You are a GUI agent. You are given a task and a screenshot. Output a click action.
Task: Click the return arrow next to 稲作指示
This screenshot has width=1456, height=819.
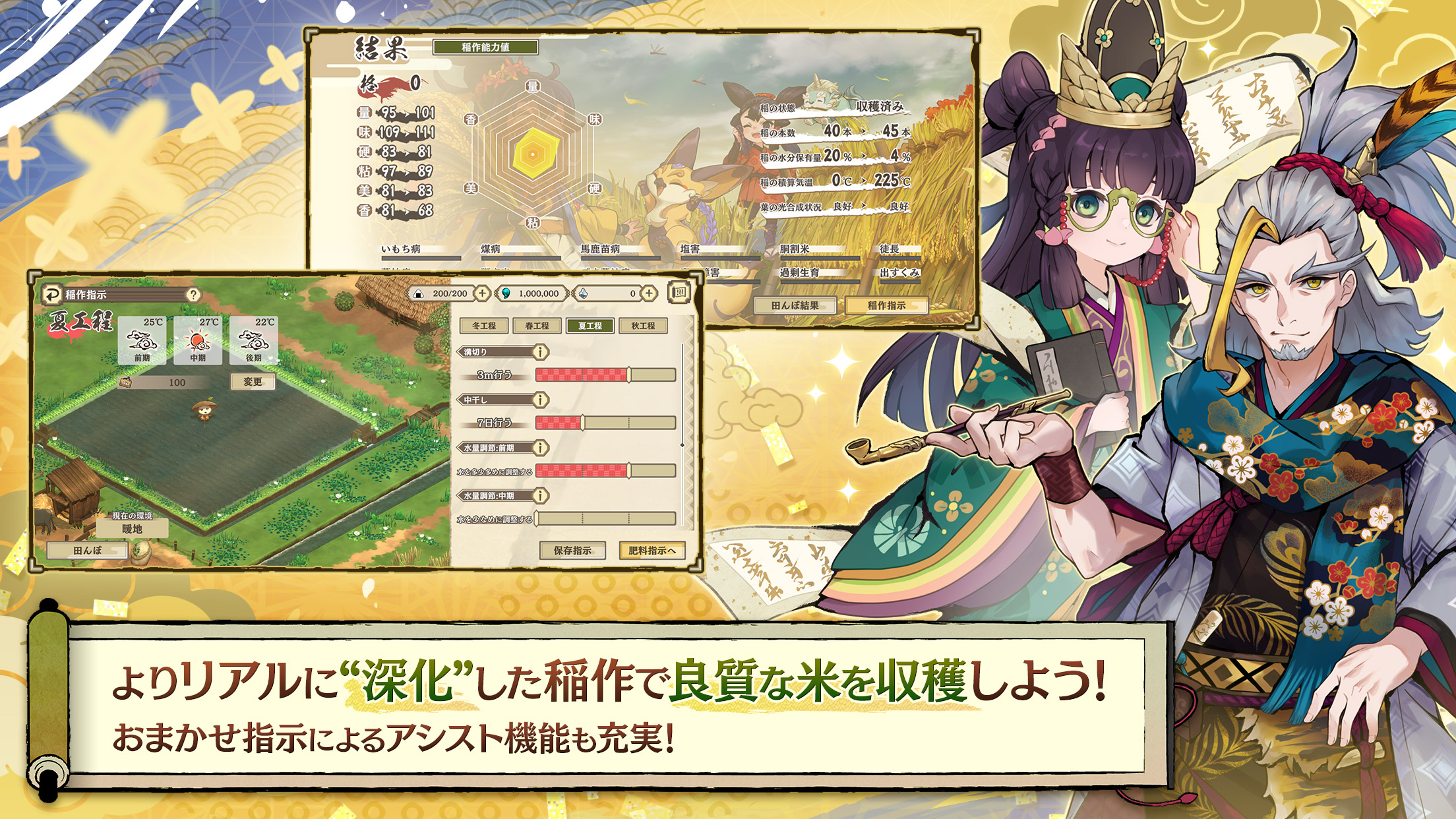pos(53,295)
